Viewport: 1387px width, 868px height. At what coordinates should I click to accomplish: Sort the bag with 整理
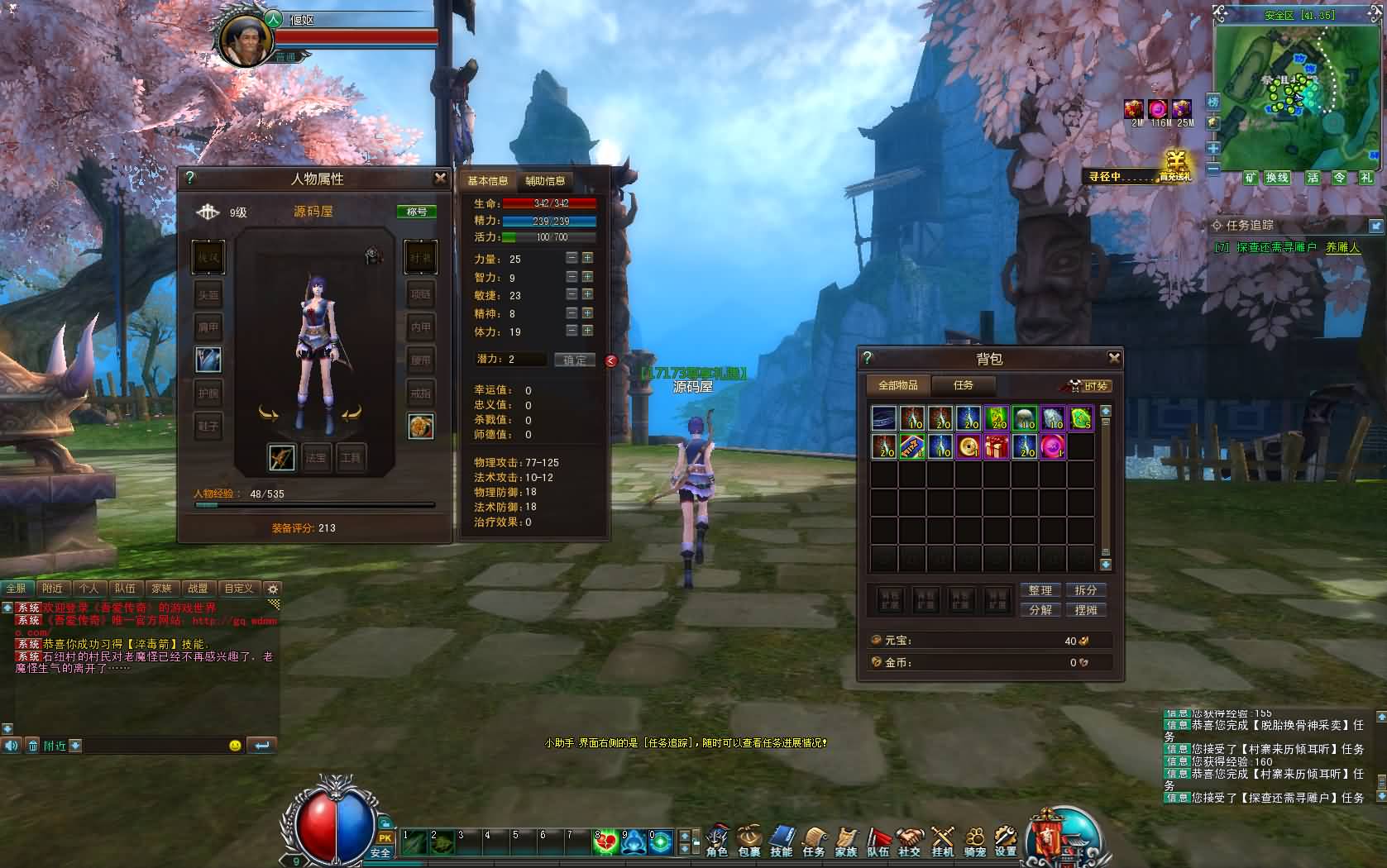click(x=1040, y=590)
